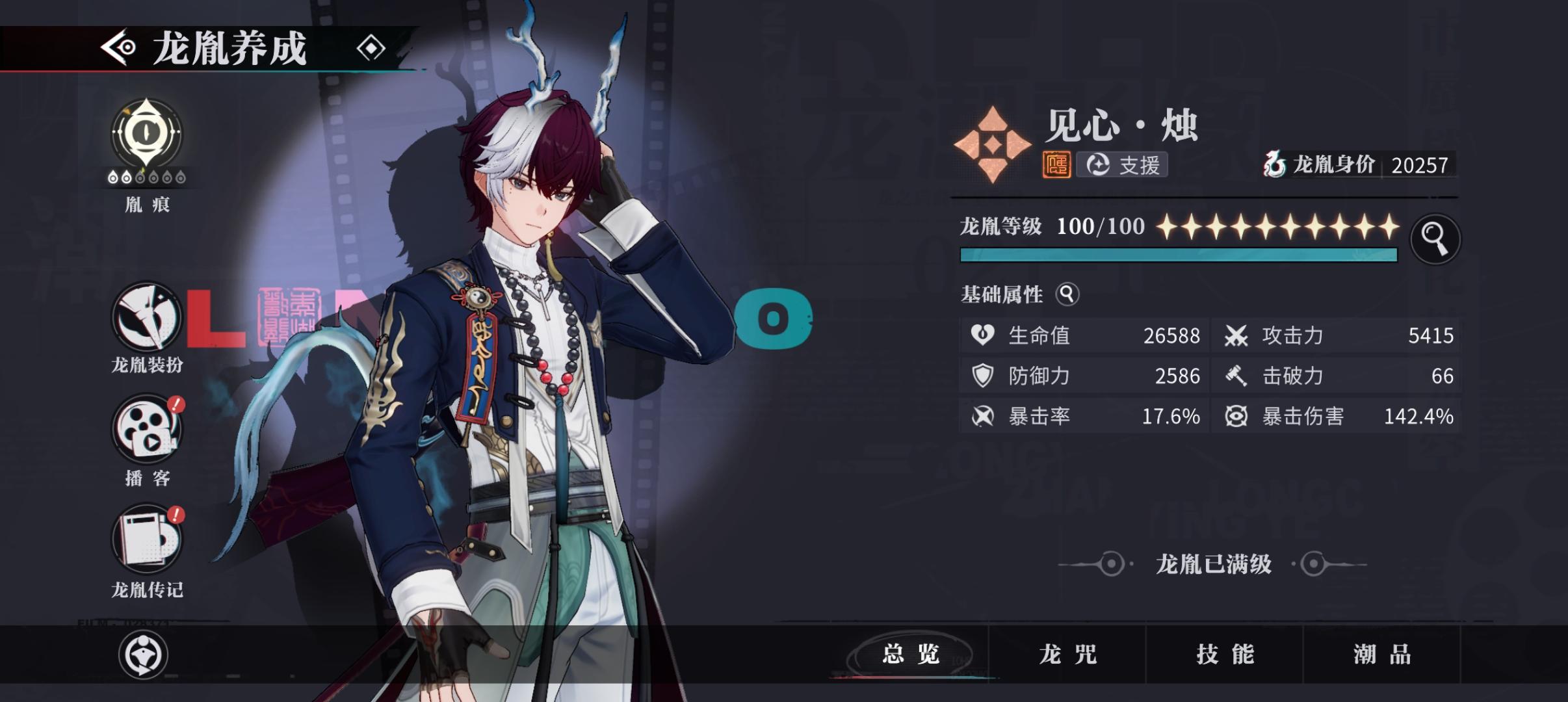Click the magnifier next to 基础属性
Screen dimensions: 1568x702
point(1067,294)
